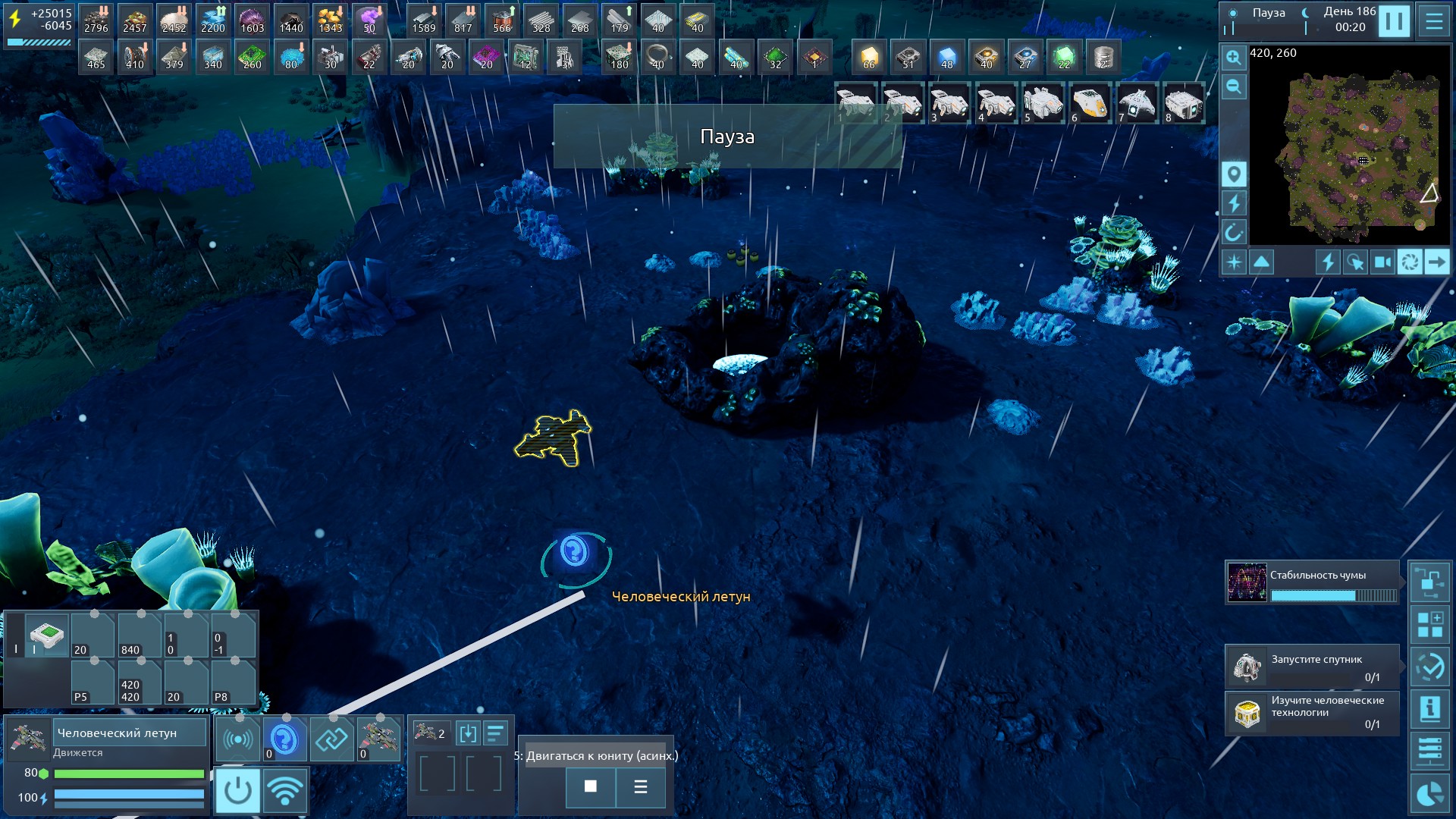Open the Изучите человеческие технологии objective
The width and height of the screenshot is (1456, 819).
point(1313,713)
